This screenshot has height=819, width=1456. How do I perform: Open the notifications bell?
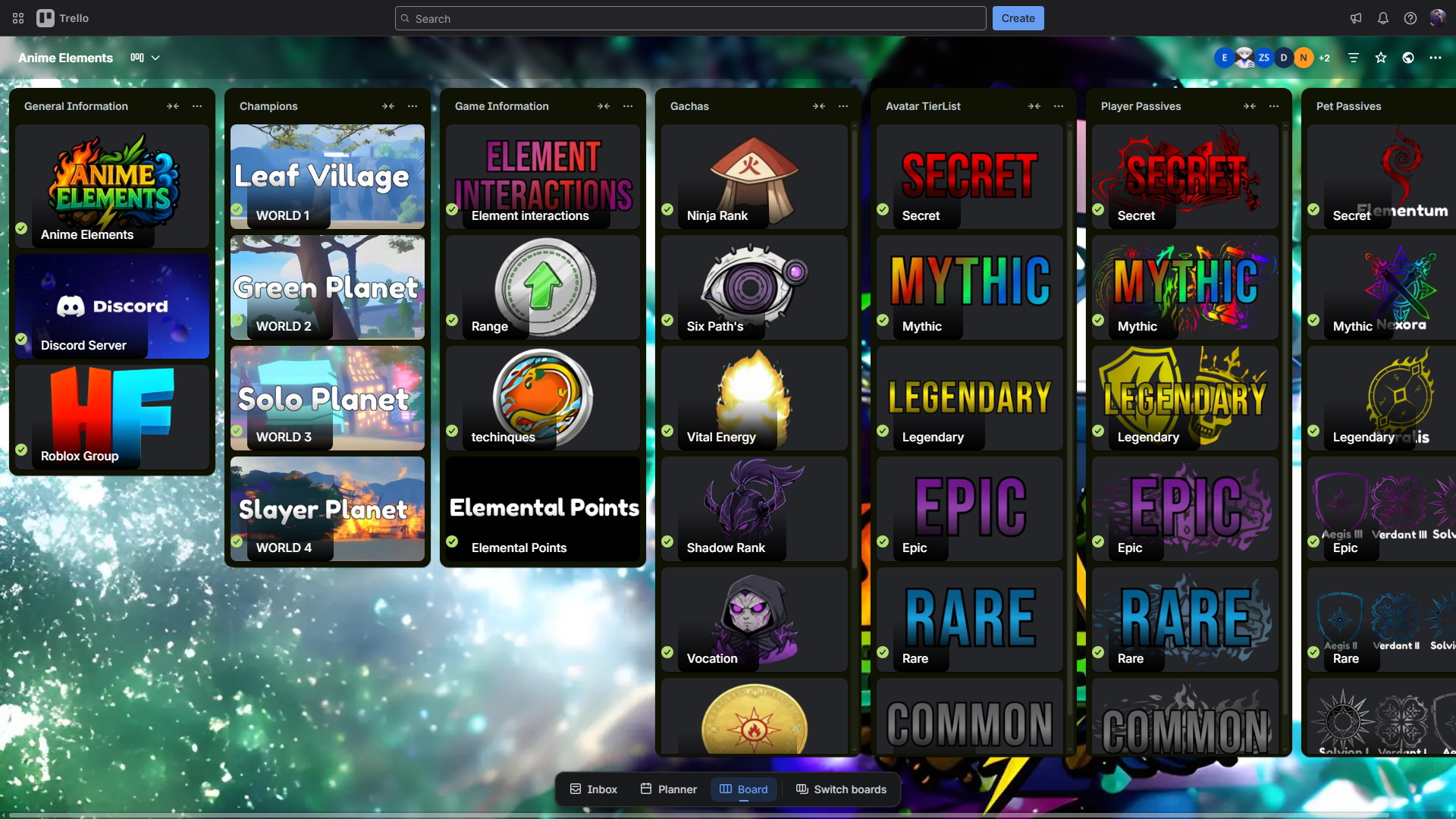[x=1383, y=18]
